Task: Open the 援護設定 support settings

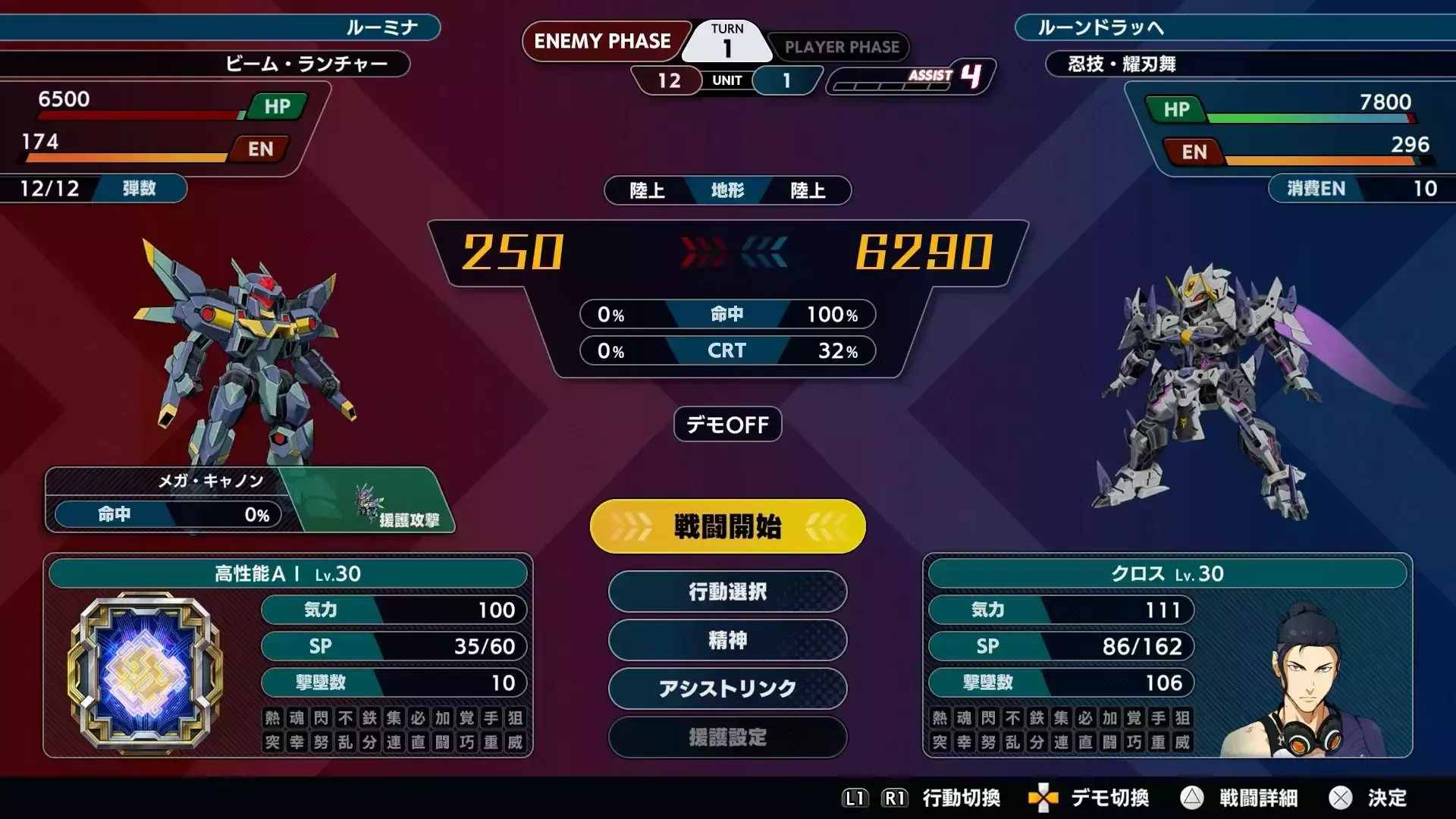Action: [726, 738]
